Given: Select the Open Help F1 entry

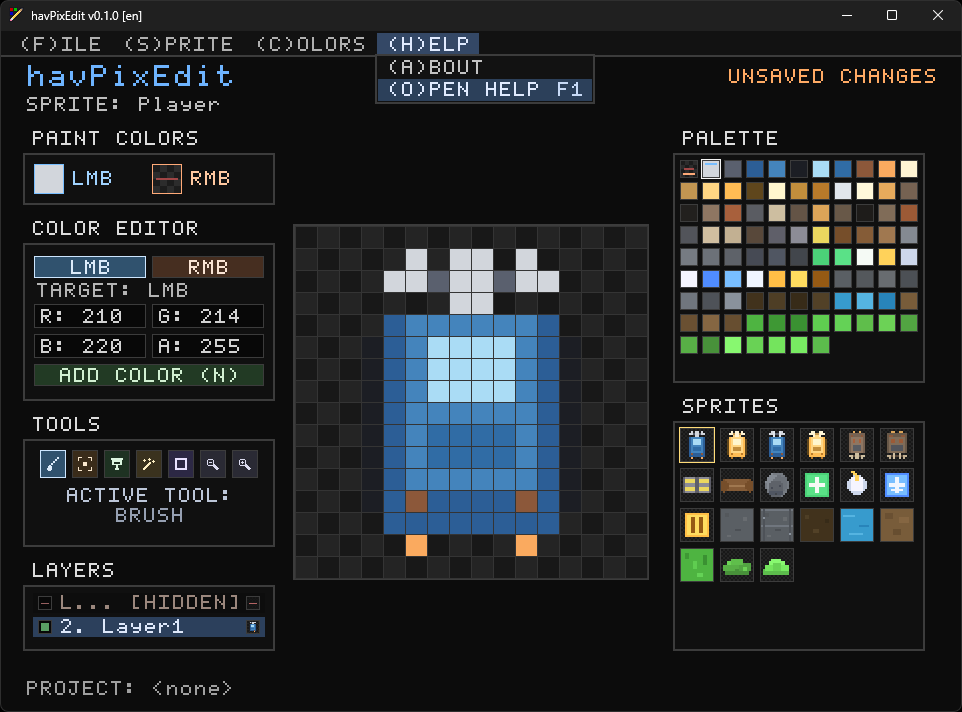Looking at the screenshot, I should point(485,90).
